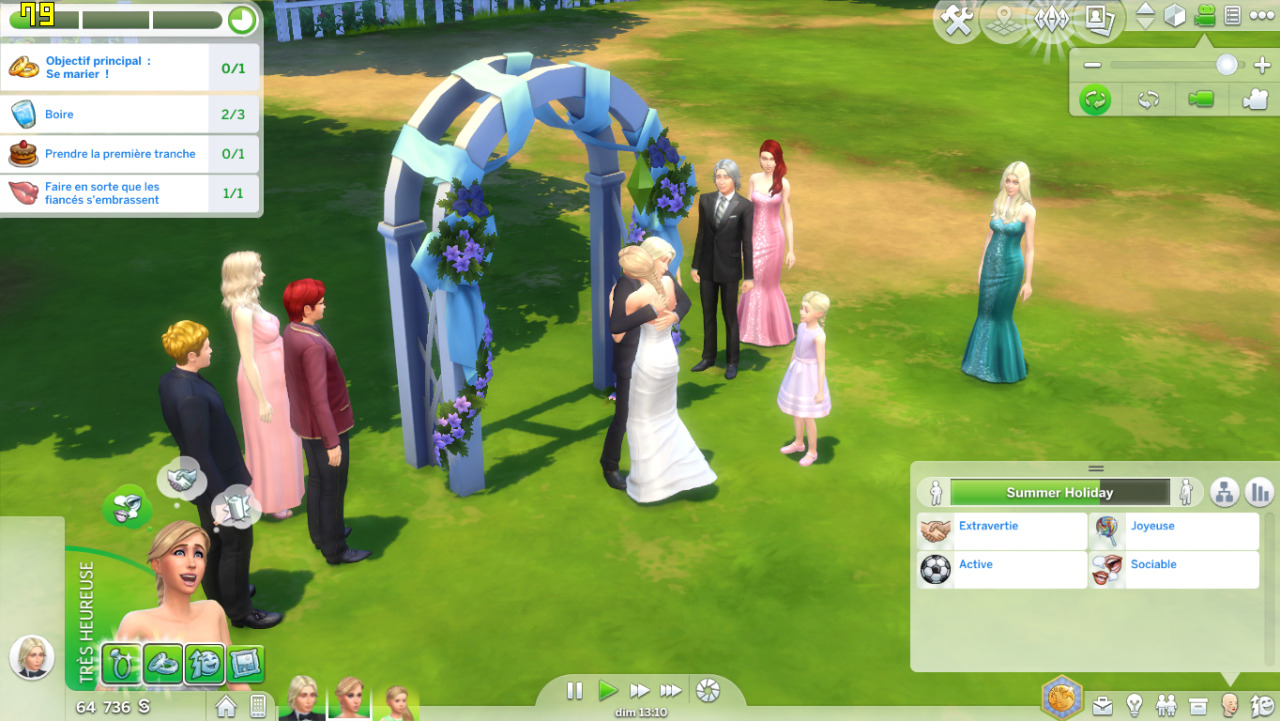1280x721 pixels.
Task: Open Build Mode with the hammer-and-wrench icon
Action: [957, 20]
